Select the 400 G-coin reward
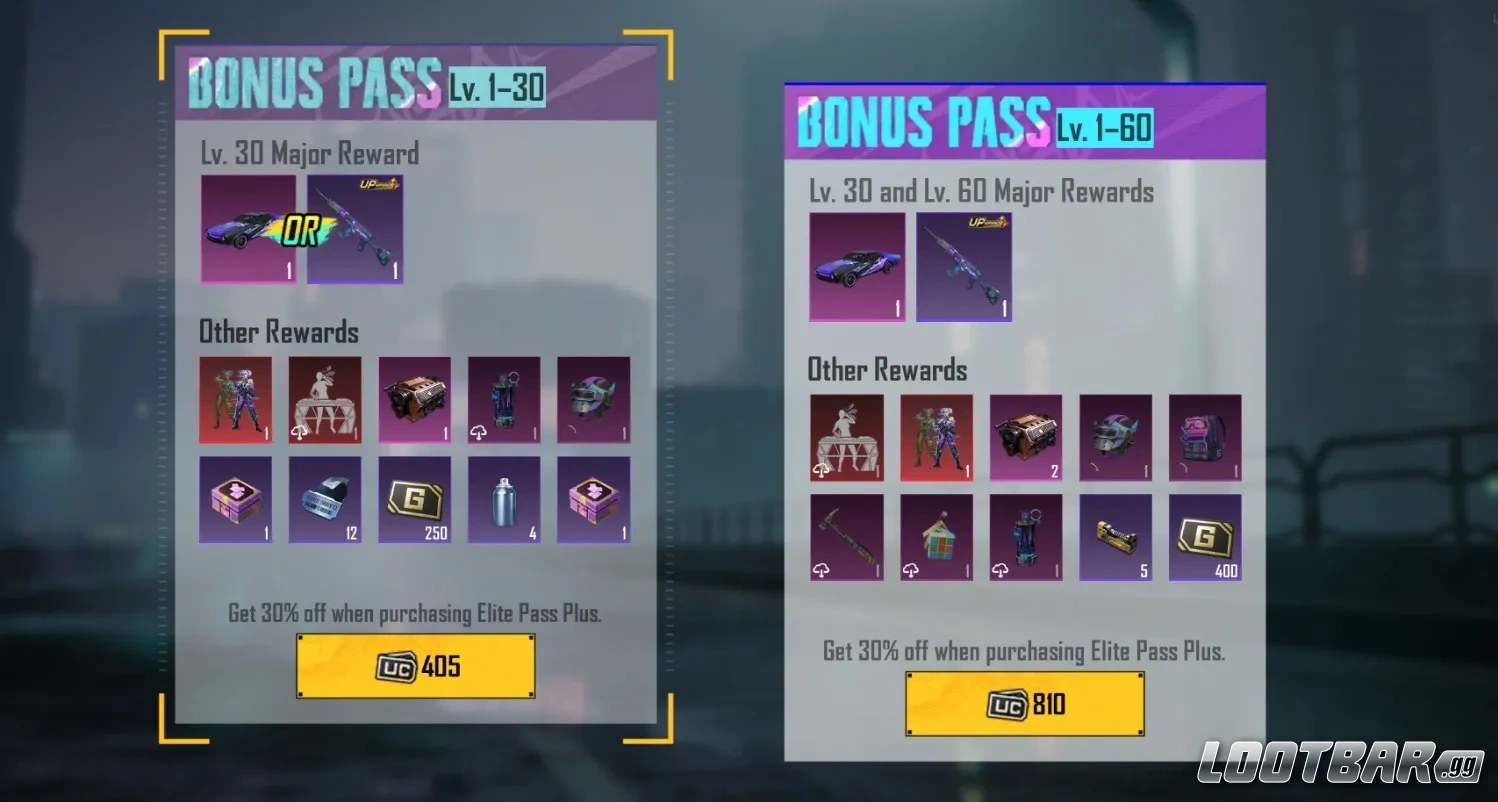Image resolution: width=1498 pixels, height=802 pixels. (1205, 537)
